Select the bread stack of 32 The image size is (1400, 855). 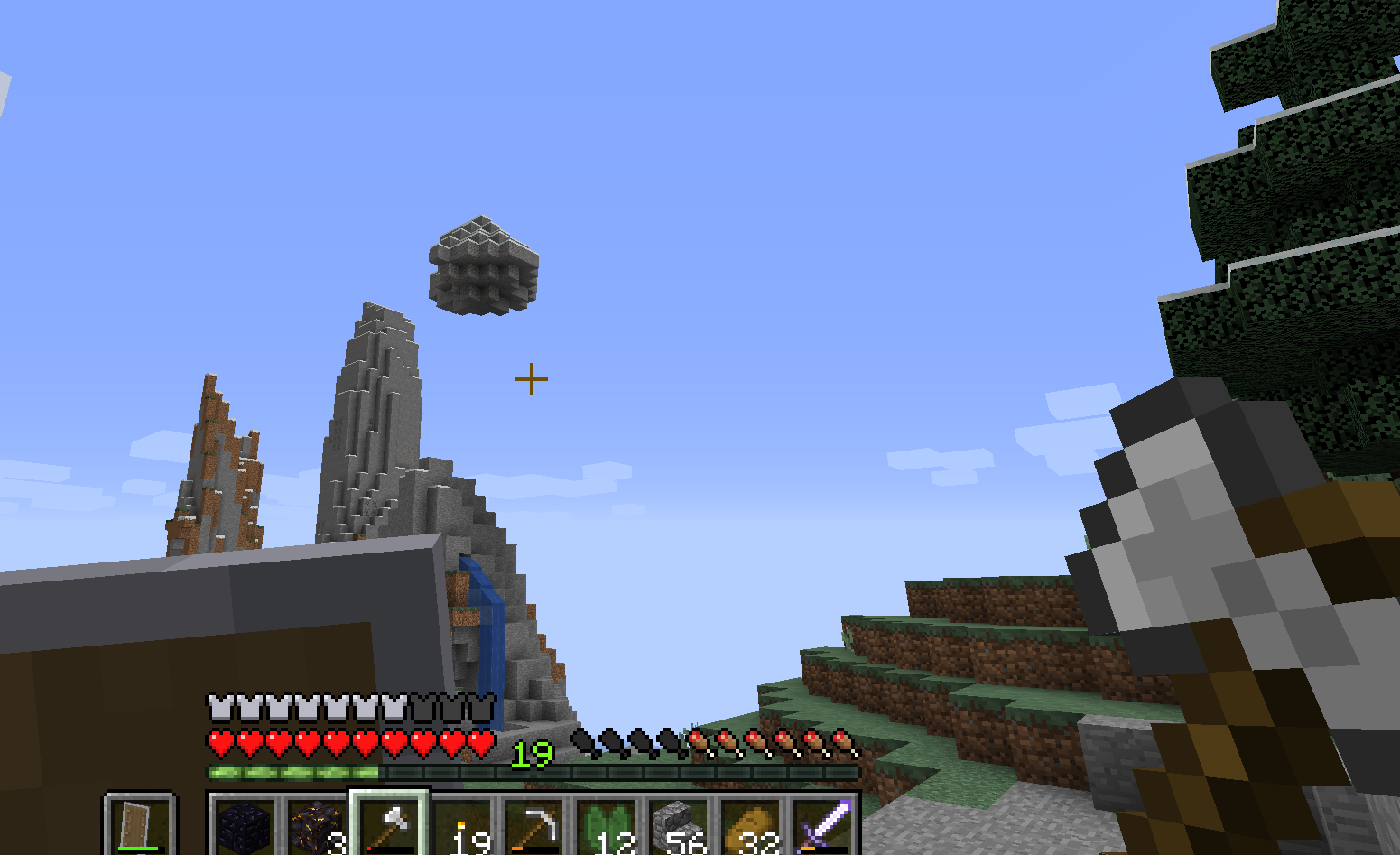751,826
